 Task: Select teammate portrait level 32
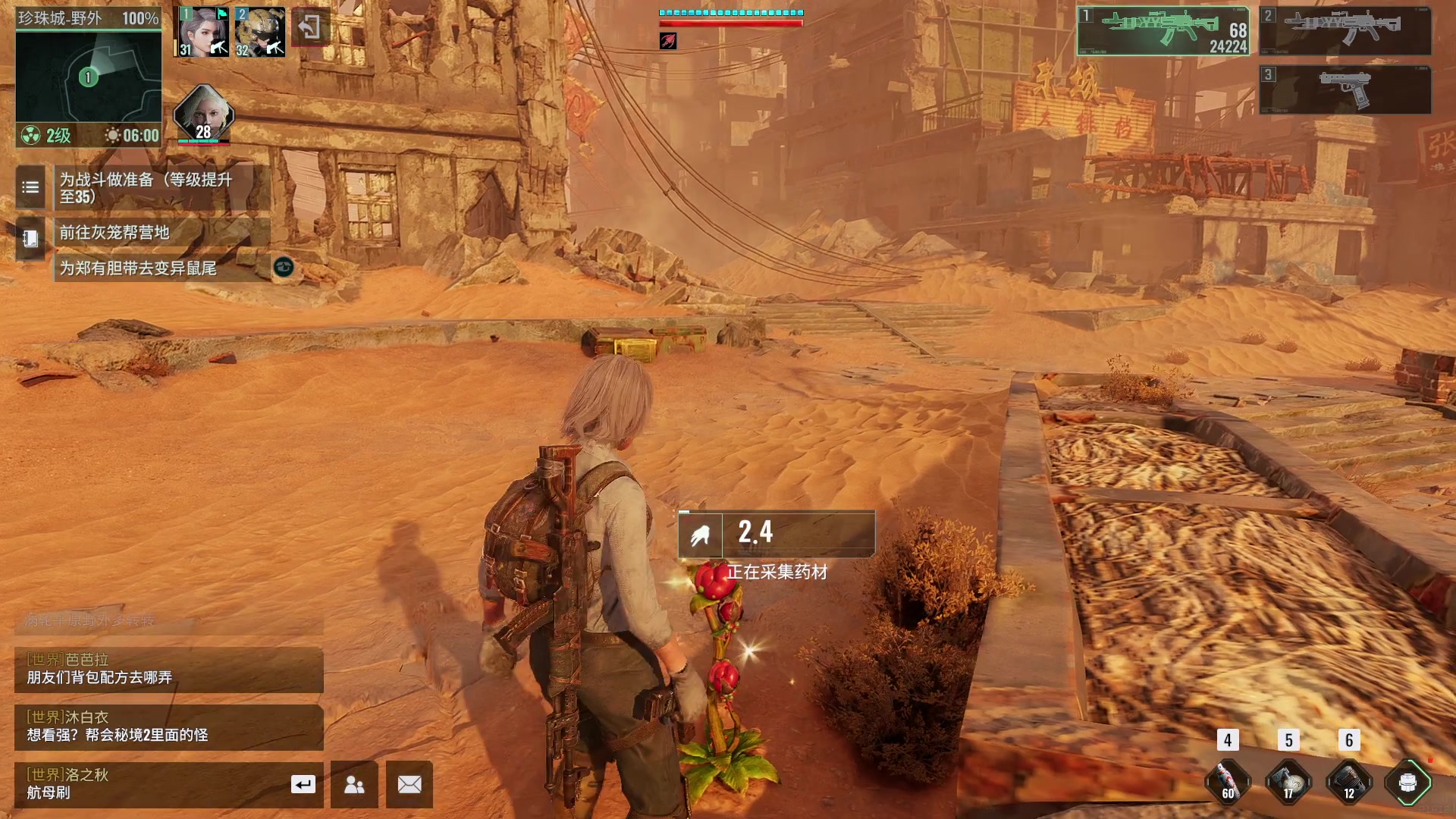[259, 32]
